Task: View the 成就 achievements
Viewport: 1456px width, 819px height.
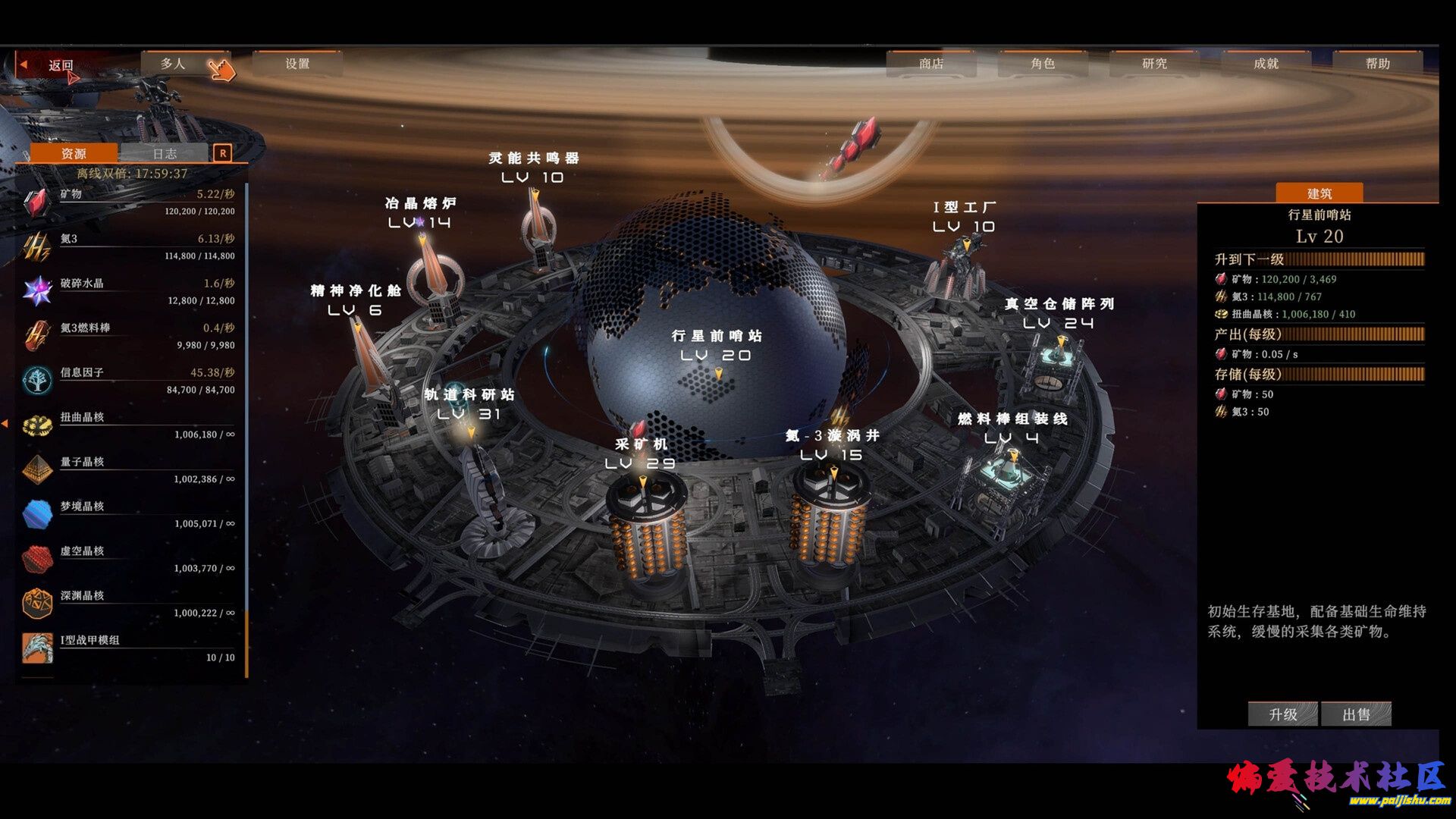Action: [x=1266, y=64]
